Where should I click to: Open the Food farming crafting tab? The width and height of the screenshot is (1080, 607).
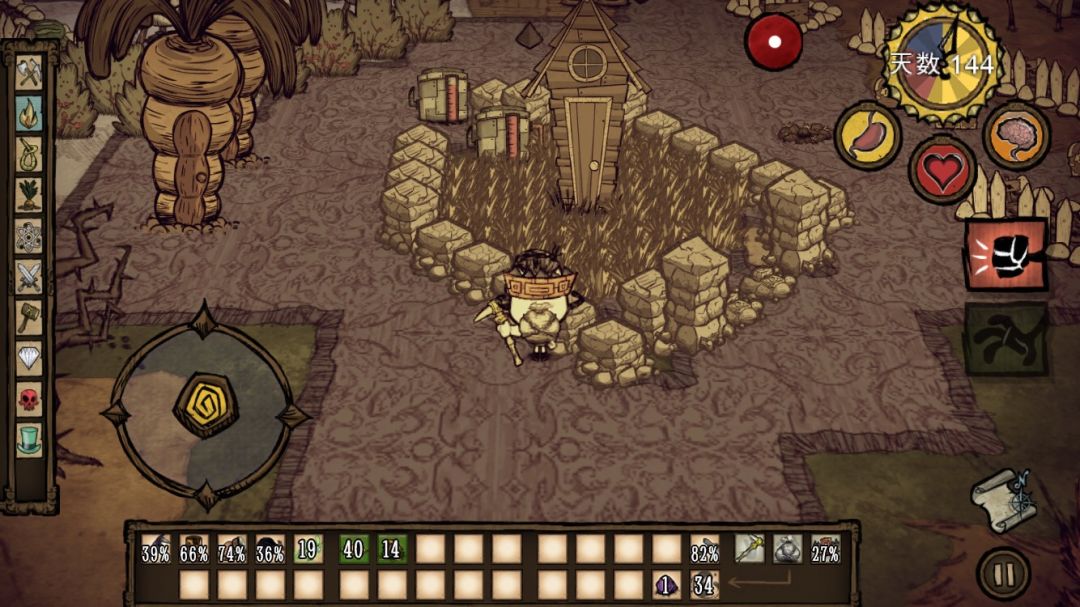29,194
